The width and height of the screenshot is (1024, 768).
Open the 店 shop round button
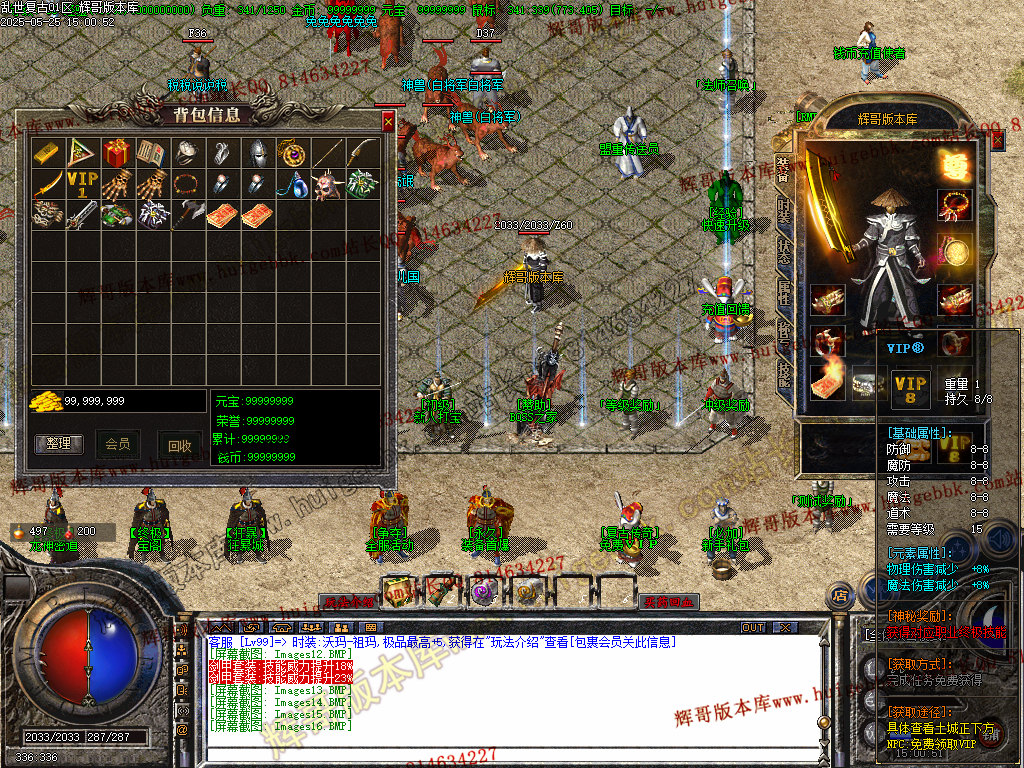(841, 596)
